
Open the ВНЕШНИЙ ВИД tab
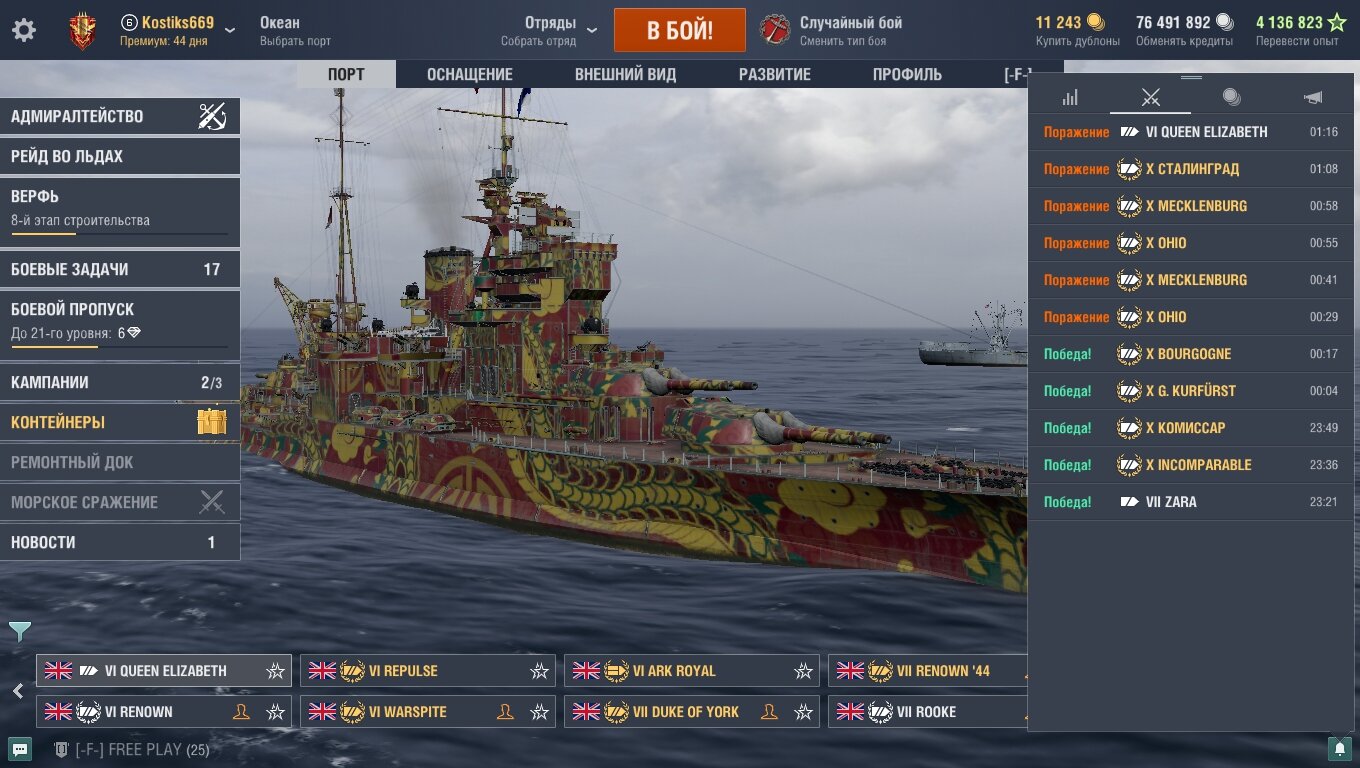[x=625, y=74]
